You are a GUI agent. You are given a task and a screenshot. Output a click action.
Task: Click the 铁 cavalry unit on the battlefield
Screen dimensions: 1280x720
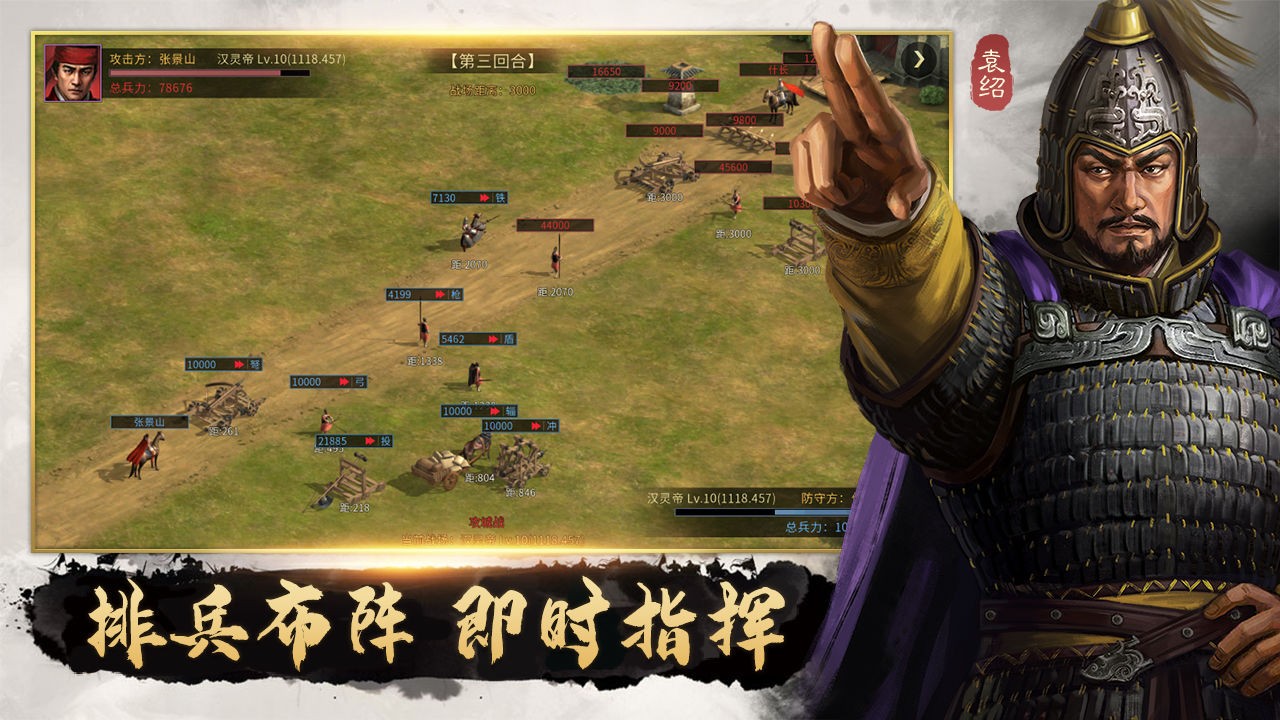point(472,230)
